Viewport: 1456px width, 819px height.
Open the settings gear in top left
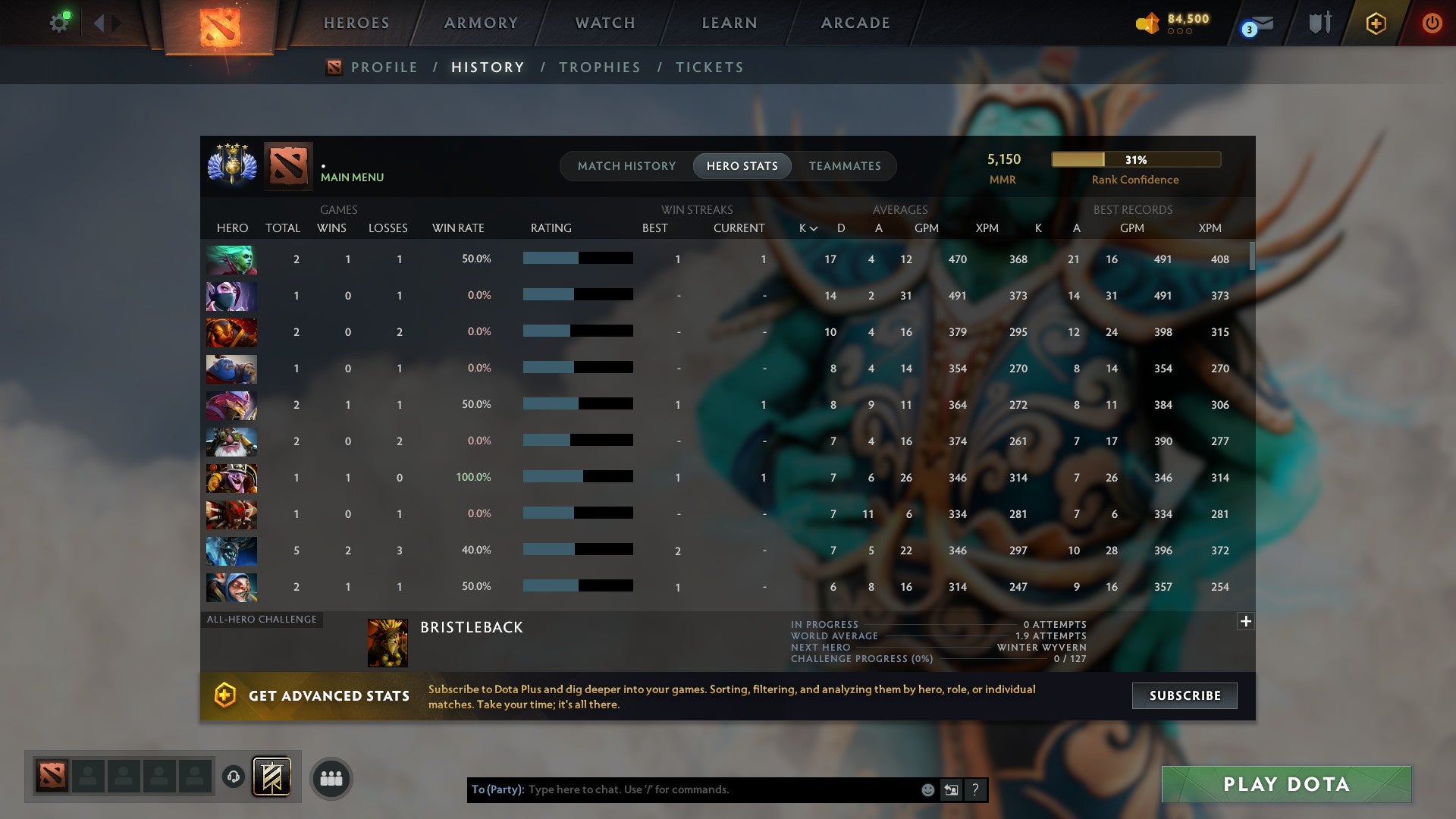[x=59, y=22]
